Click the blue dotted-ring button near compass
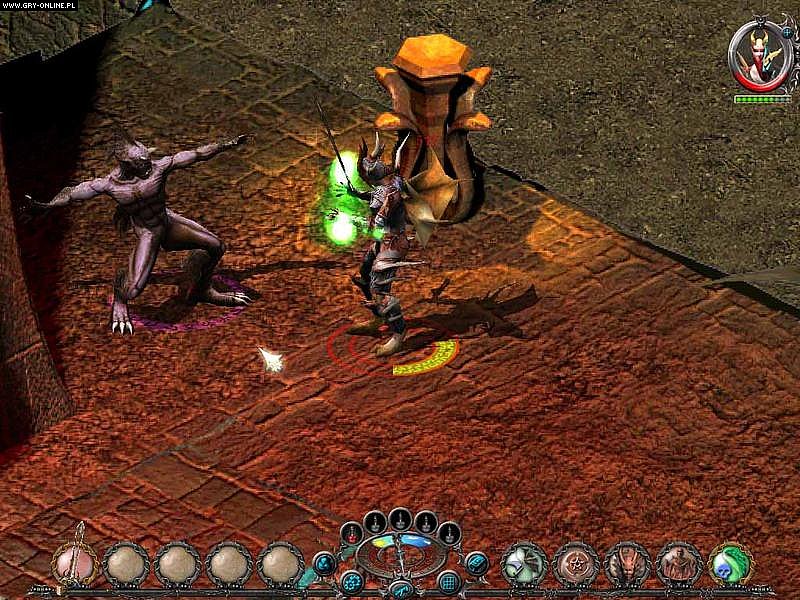The width and height of the screenshot is (800, 600). tap(351, 581)
